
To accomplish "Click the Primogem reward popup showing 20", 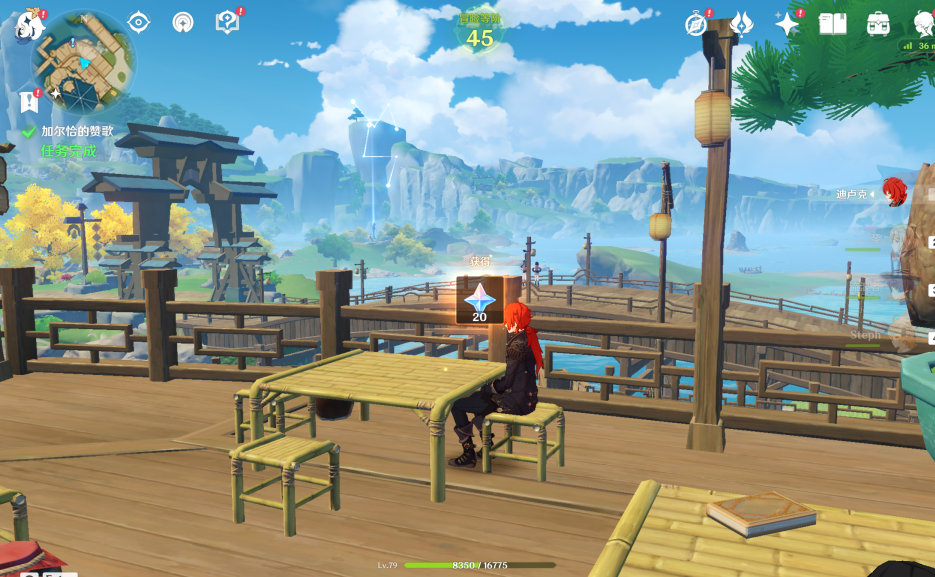I will (x=479, y=300).
